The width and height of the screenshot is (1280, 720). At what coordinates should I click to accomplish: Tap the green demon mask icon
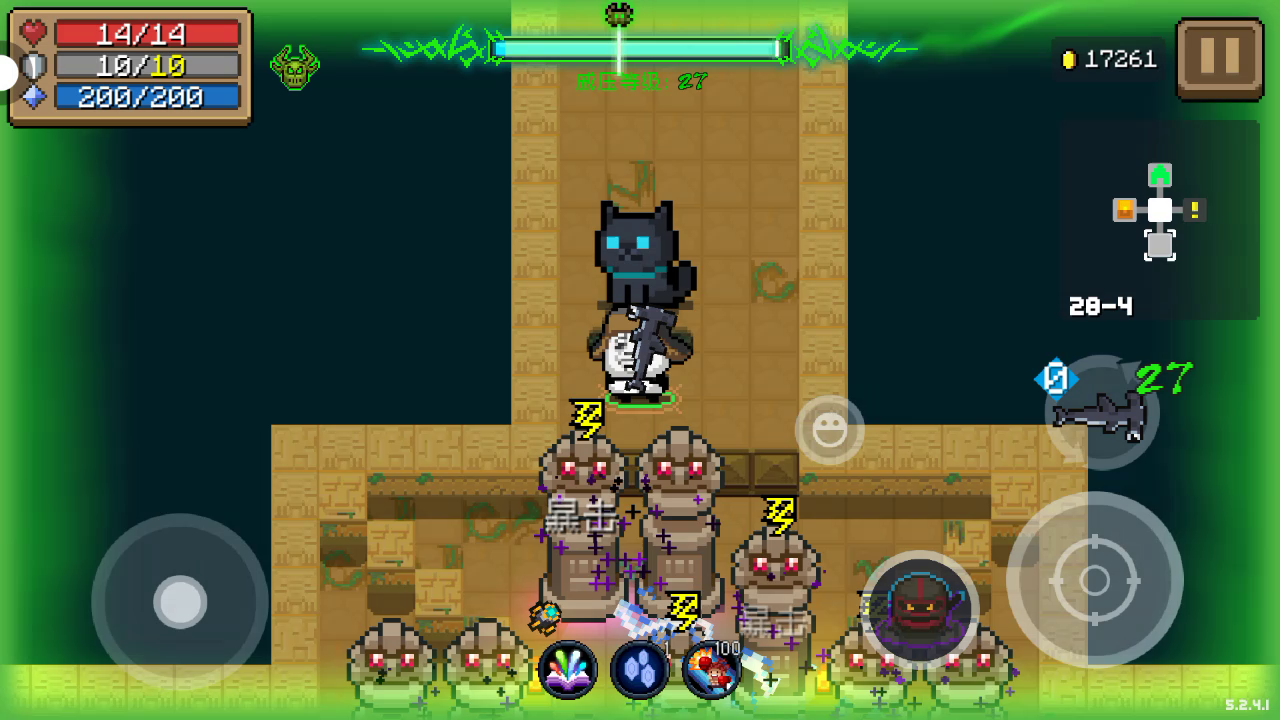click(x=295, y=68)
